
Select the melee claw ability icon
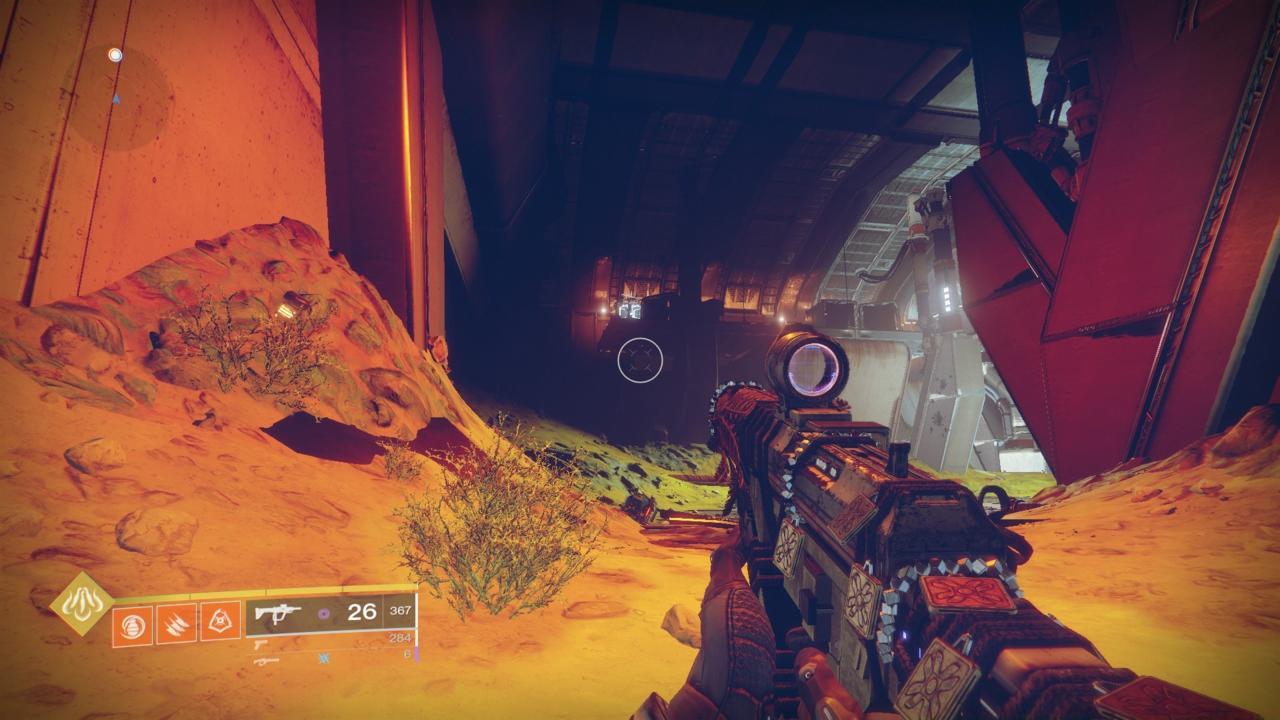pos(177,623)
